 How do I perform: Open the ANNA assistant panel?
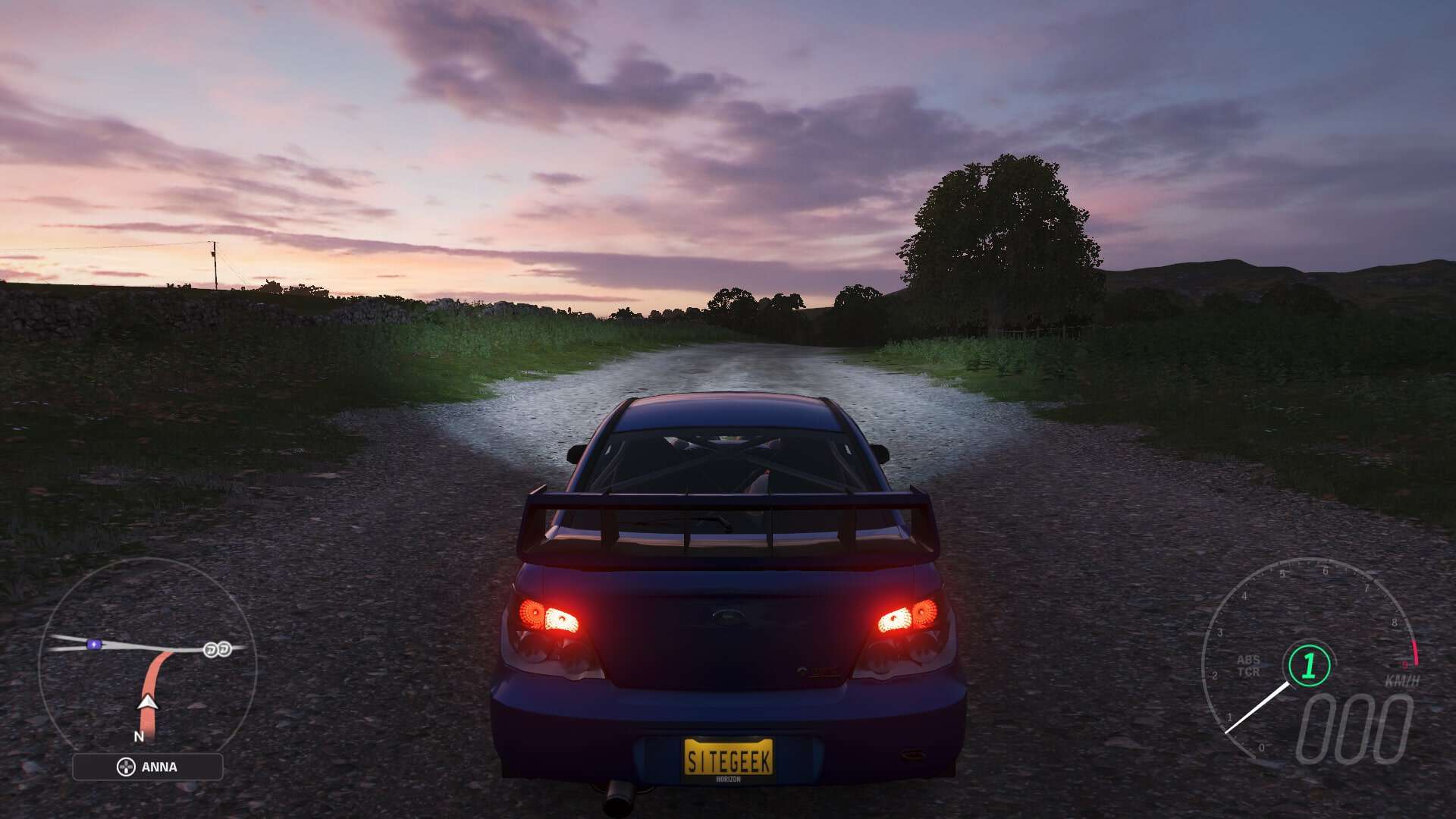tap(148, 767)
